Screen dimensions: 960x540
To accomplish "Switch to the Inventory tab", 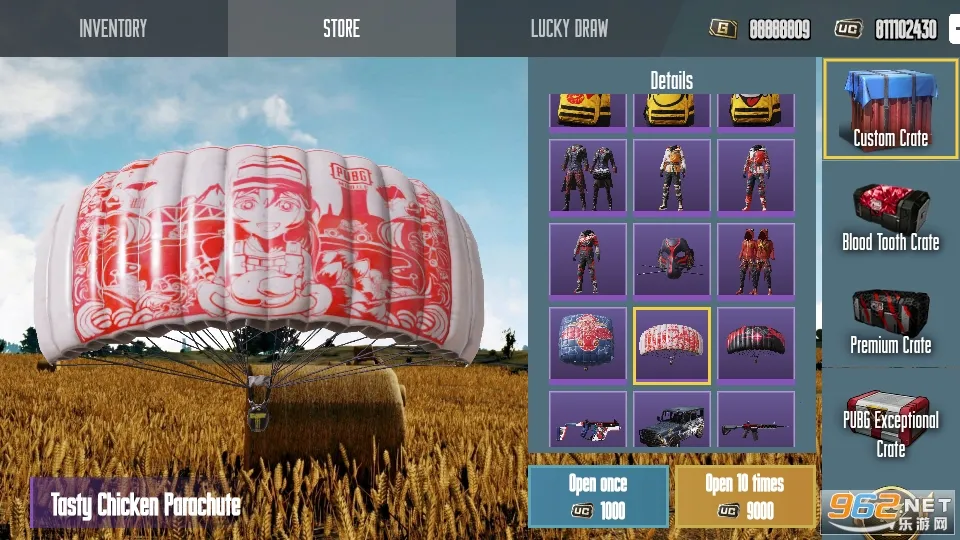I will pos(113,28).
